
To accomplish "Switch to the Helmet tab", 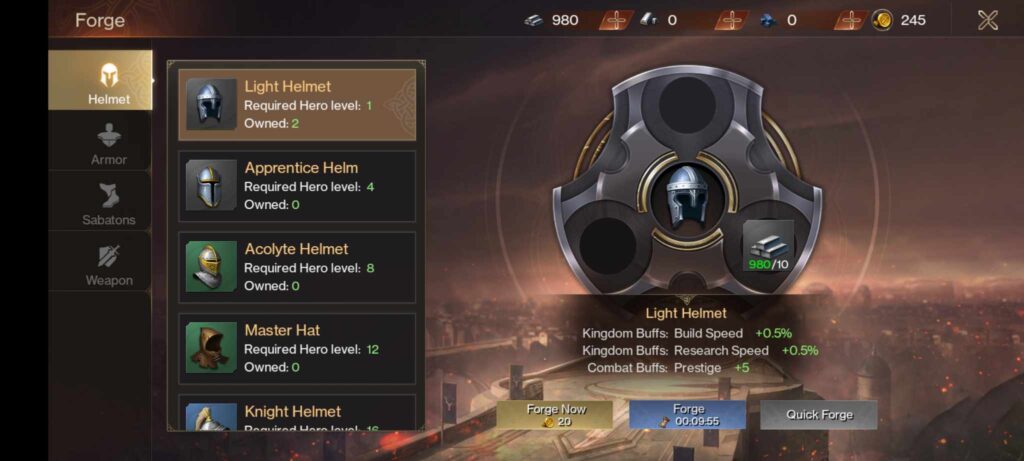I will point(108,81).
